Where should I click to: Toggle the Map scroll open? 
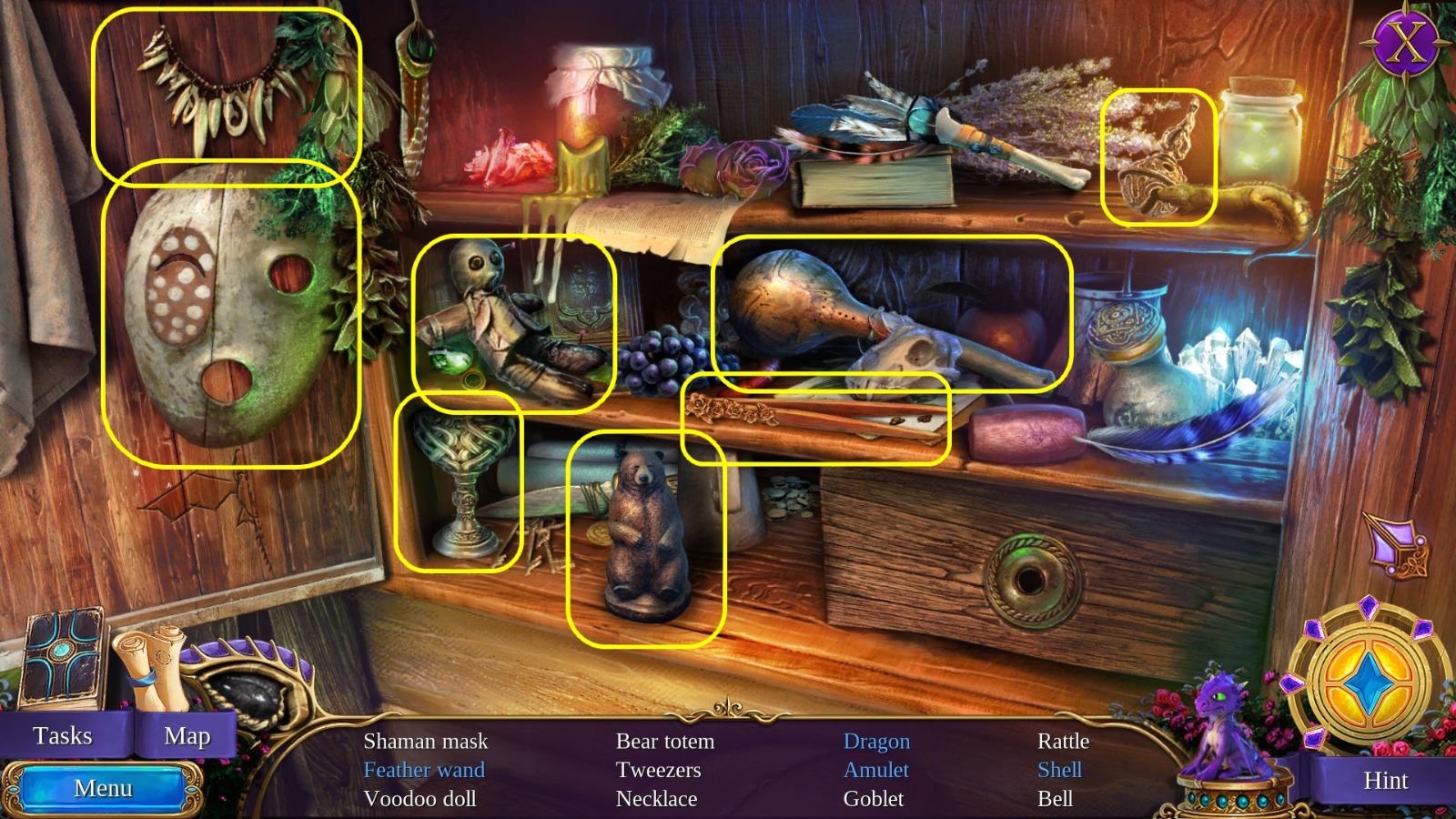tap(187, 735)
